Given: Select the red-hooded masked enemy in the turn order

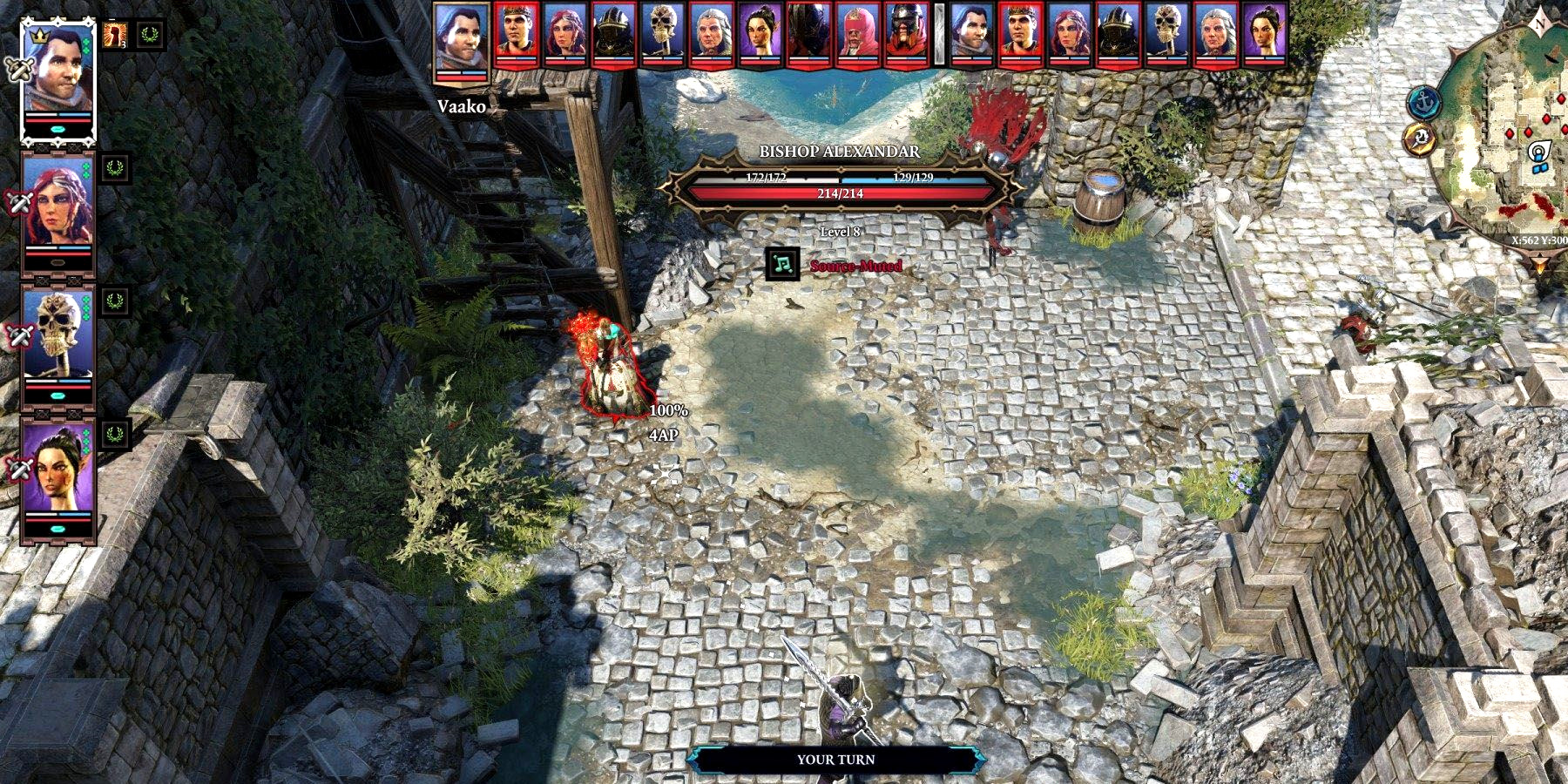Looking at the screenshot, I should pos(857,35).
